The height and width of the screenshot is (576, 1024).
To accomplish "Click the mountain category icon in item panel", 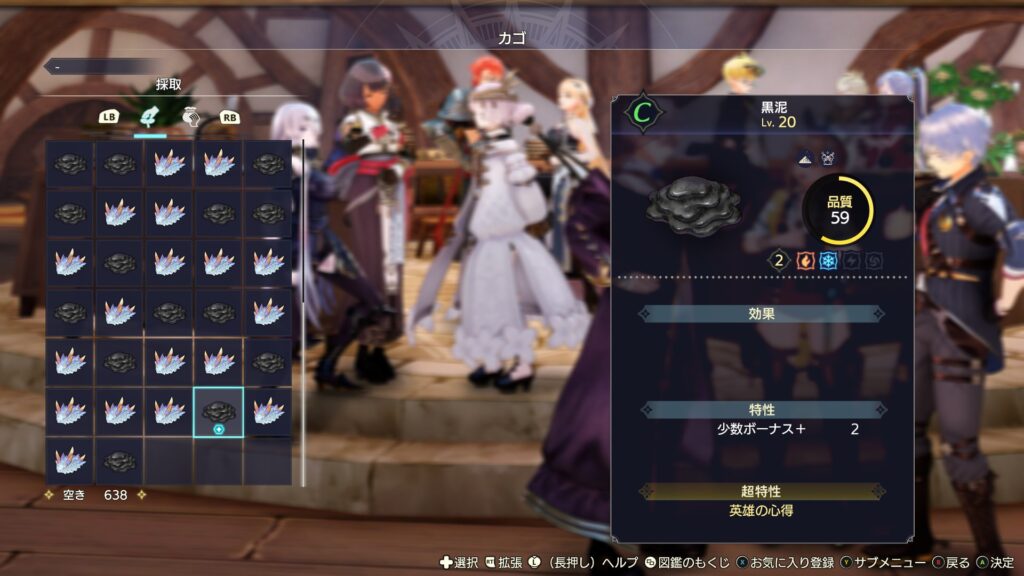I will (x=807, y=158).
